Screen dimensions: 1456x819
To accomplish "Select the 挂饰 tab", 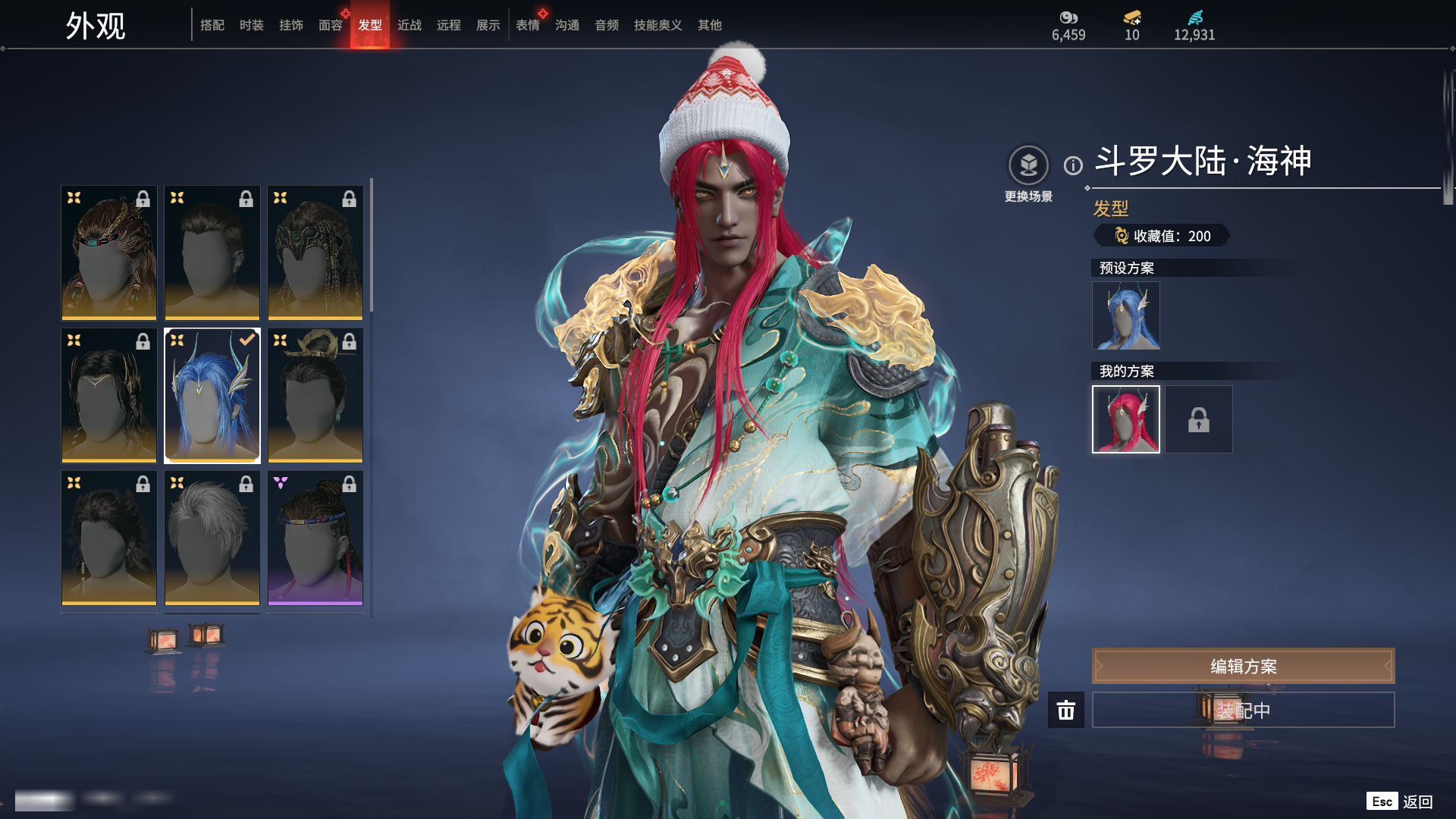I will tap(290, 25).
